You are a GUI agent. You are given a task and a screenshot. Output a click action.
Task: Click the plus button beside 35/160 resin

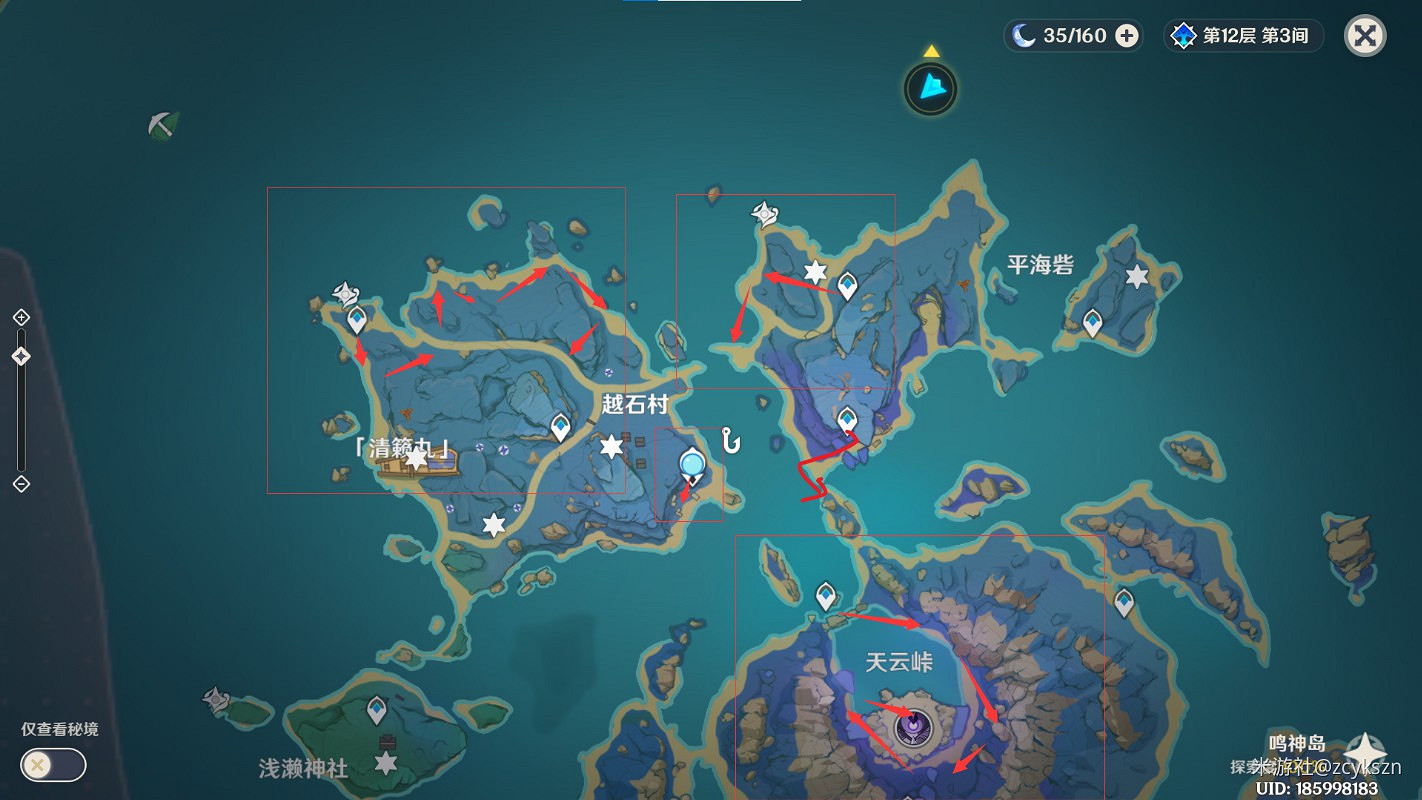coord(1128,36)
